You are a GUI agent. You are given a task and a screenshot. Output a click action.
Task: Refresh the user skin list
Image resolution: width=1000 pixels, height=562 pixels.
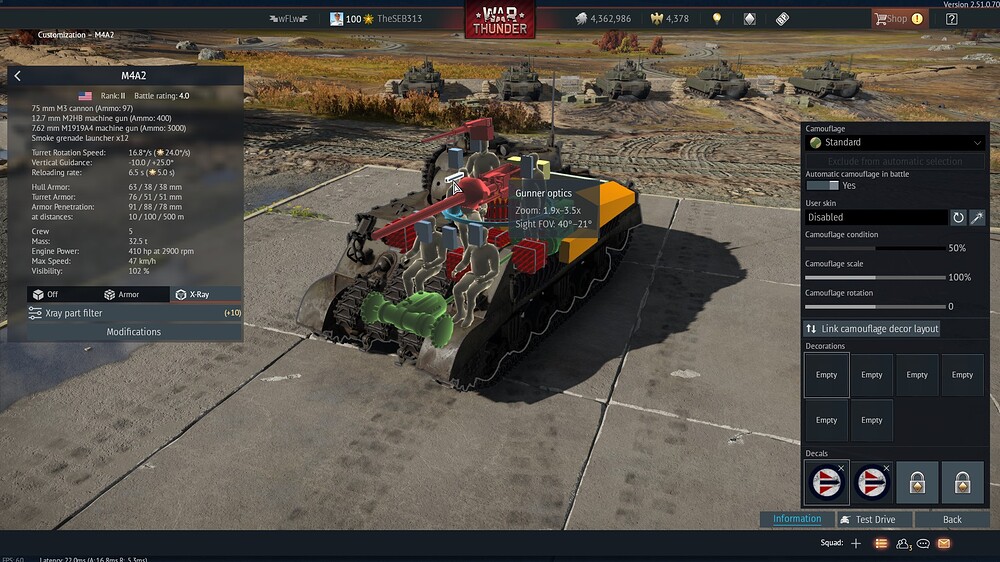(958, 217)
